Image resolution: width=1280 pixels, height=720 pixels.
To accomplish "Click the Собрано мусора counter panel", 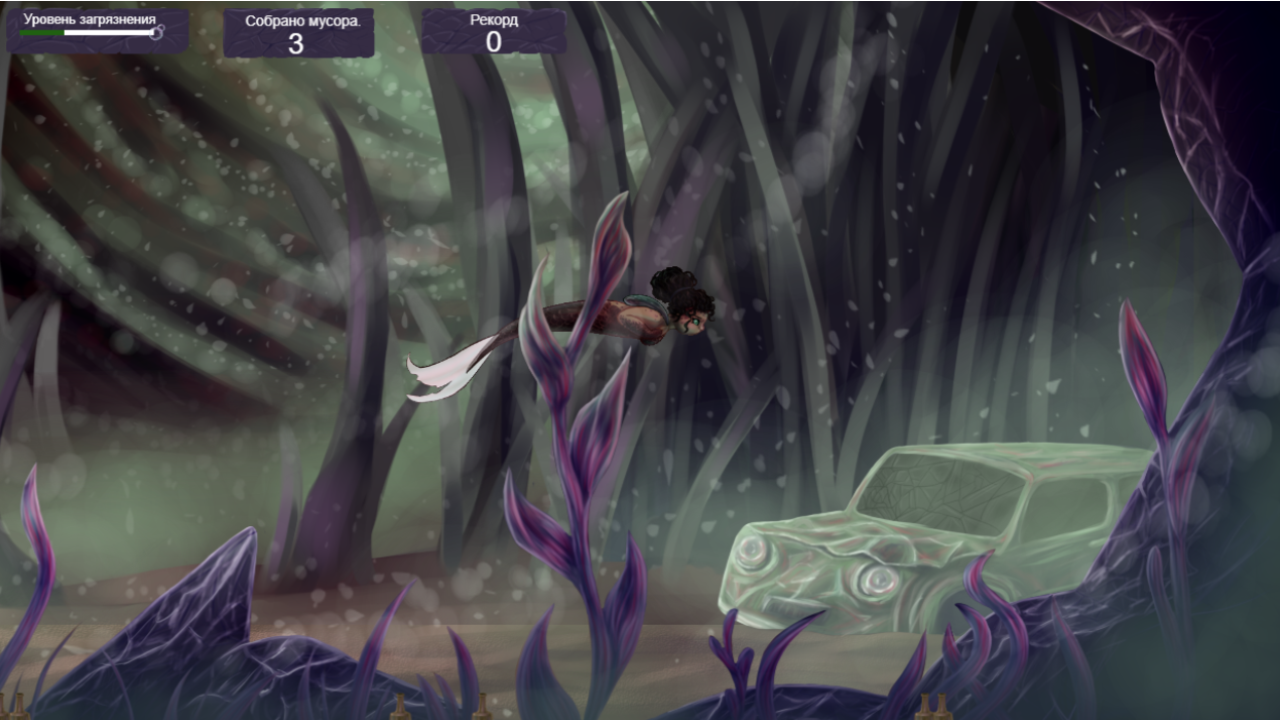I will 299,30.
